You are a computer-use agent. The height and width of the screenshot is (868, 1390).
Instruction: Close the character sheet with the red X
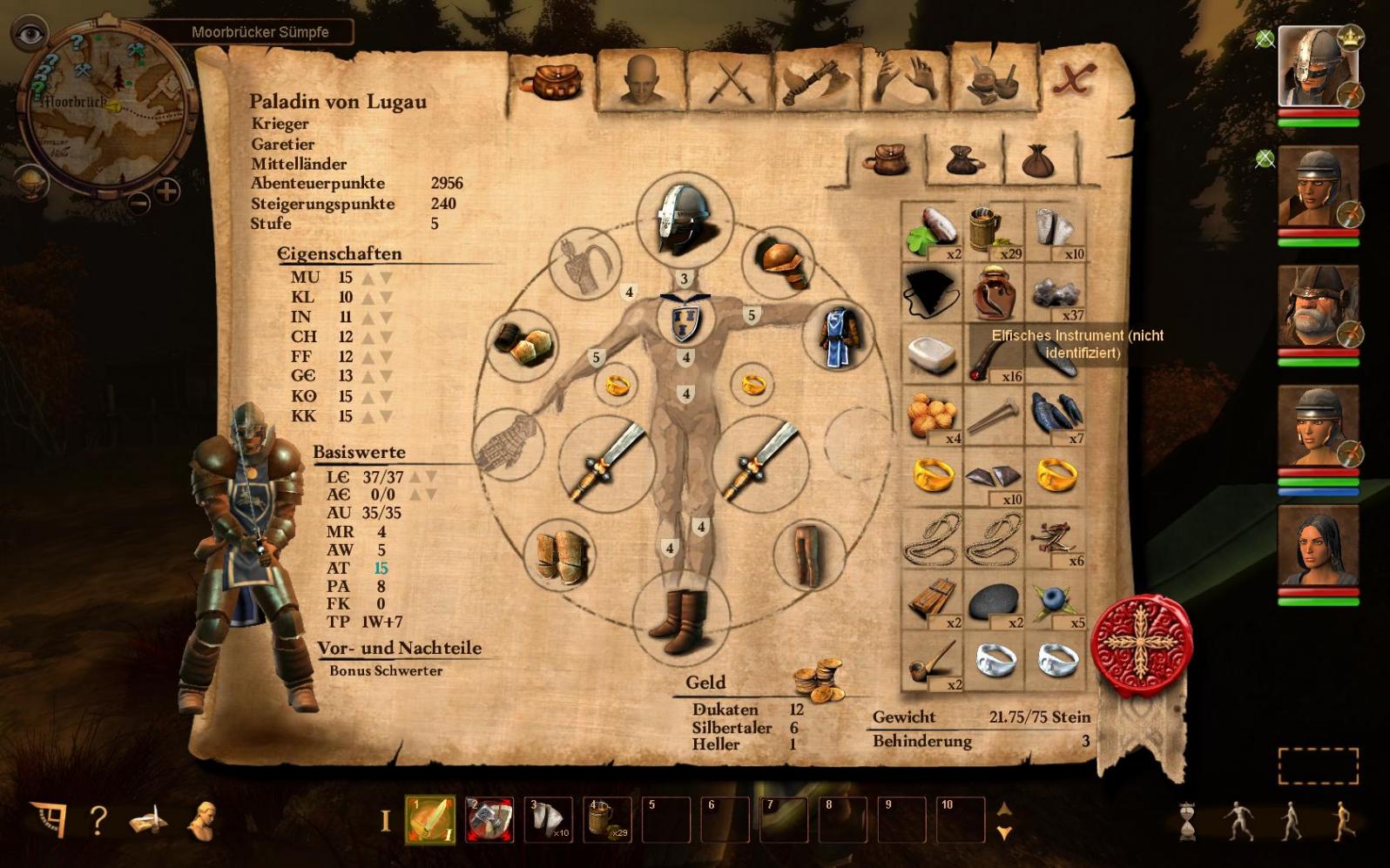point(1073,80)
